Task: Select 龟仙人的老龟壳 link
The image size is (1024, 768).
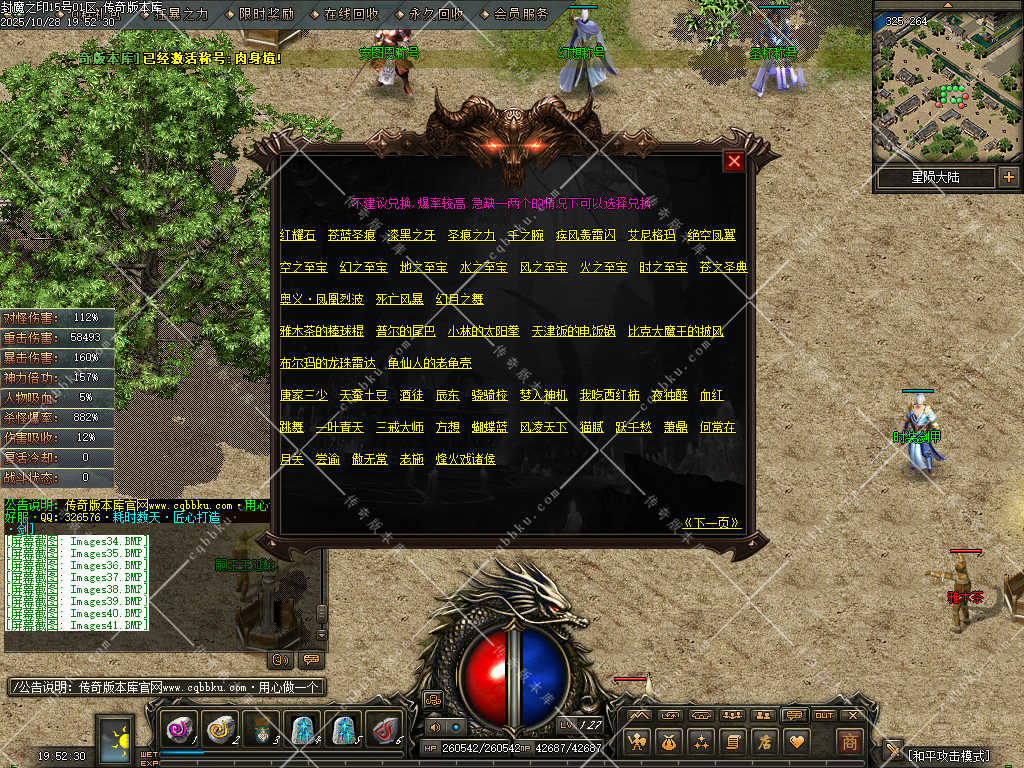Action: (430, 362)
